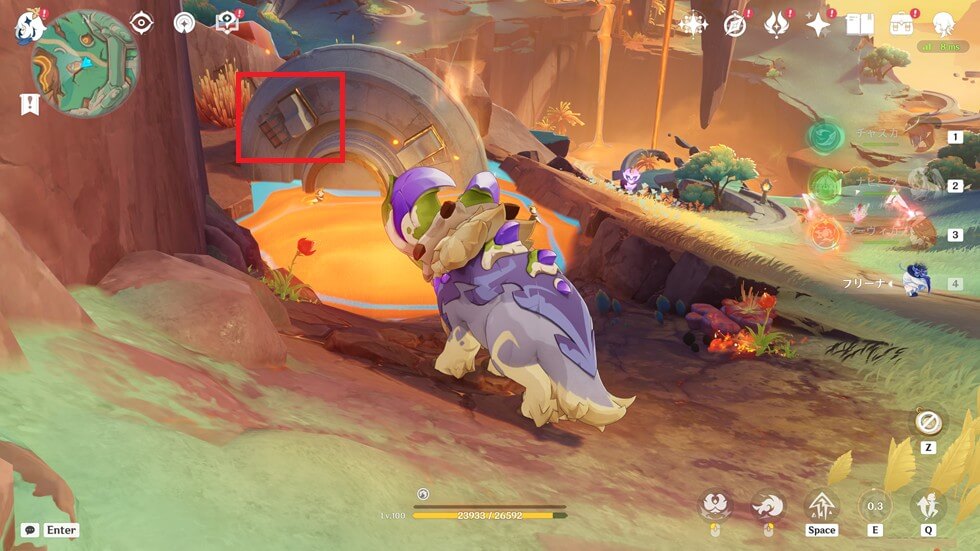The image size is (980, 551).
Task: Open the backpack inventory
Action: [901, 25]
